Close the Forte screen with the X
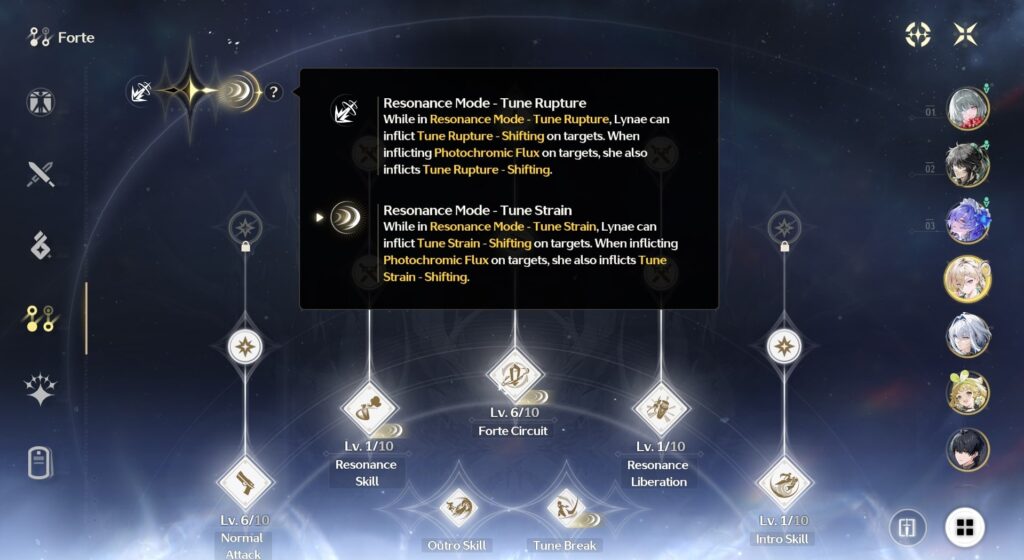The height and width of the screenshot is (560, 1024). pos(965,34)
